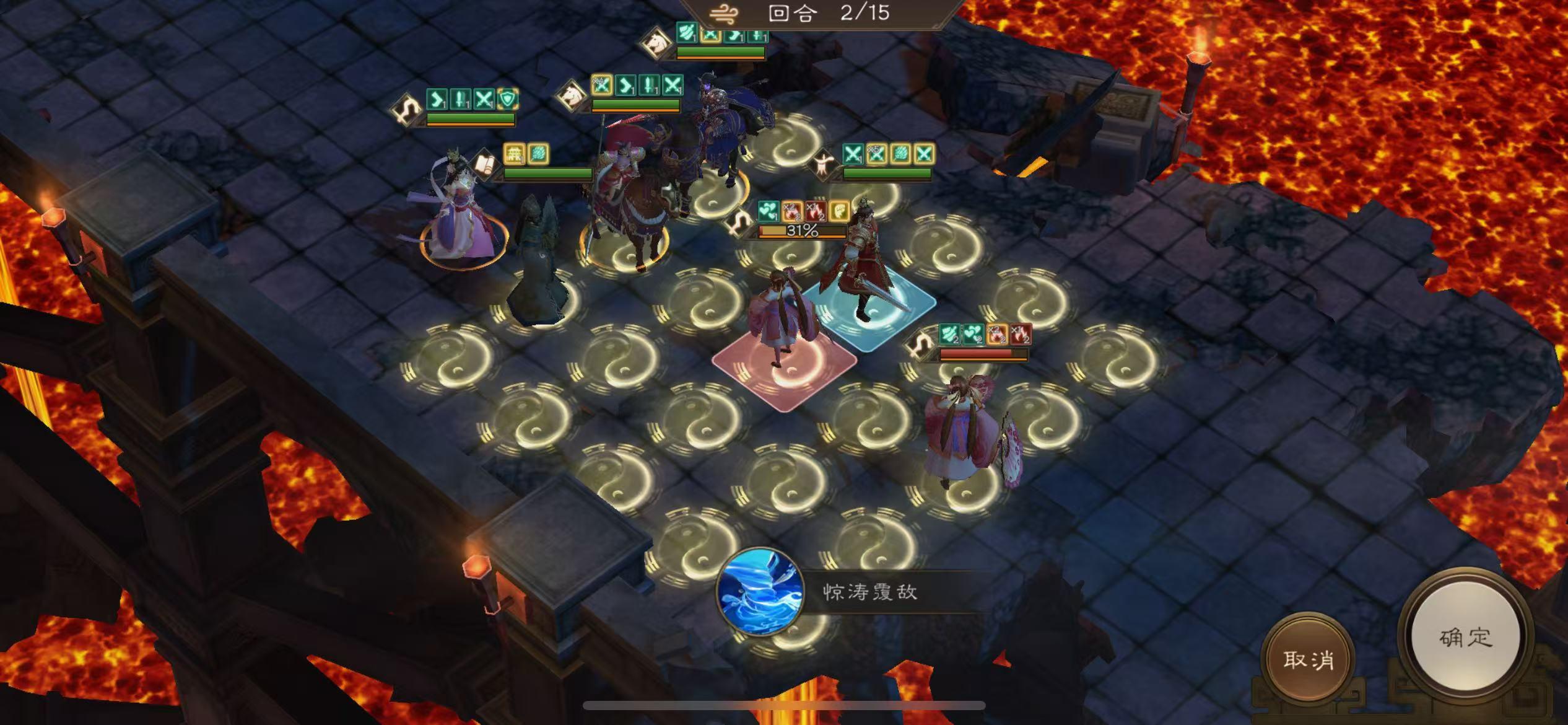Screen dimensions: 1568x725
Task: Click the green leaf buff icon above the rider
Action: pyautogui.click(x=538, y=155)
